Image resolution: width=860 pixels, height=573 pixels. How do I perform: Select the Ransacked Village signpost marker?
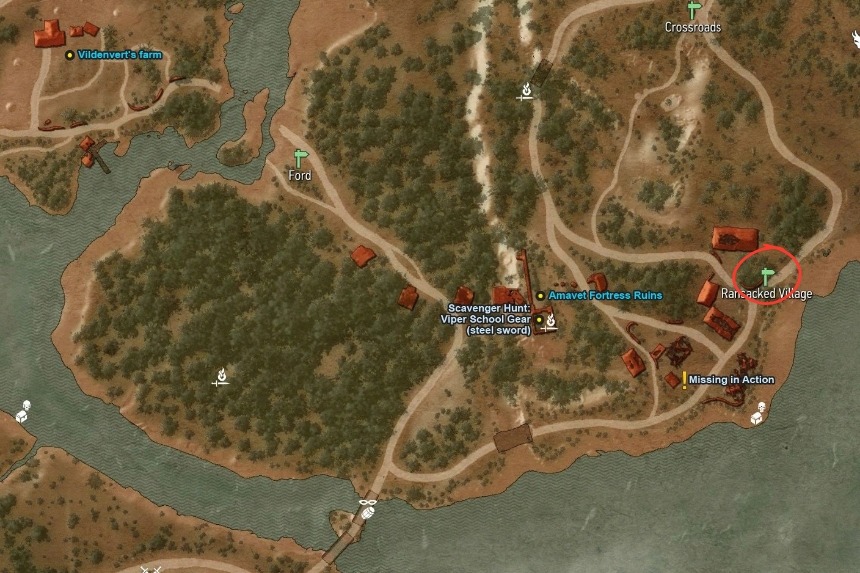pyautogui.click(x=768, y=275)
